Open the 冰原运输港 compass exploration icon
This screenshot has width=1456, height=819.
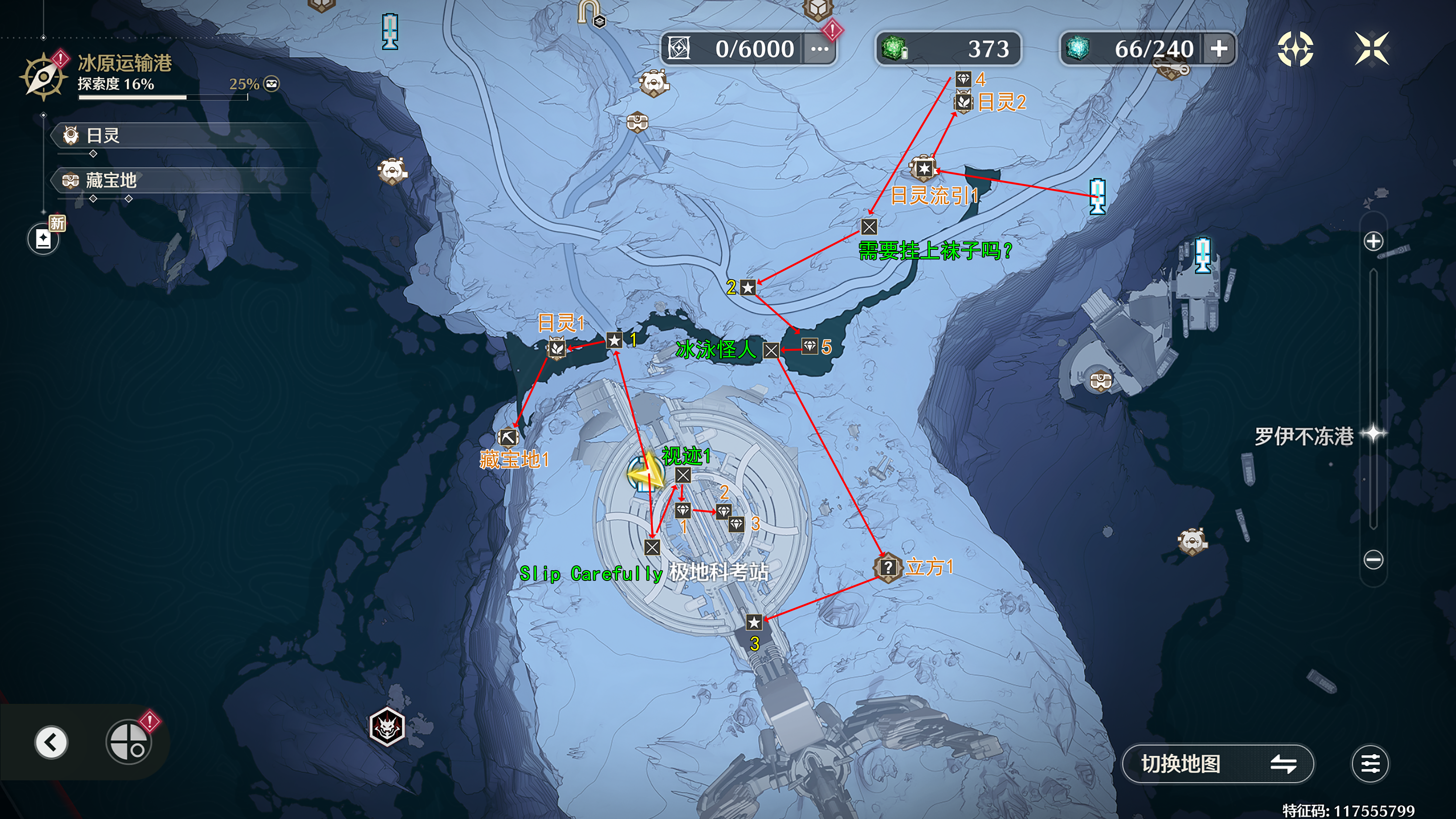coord(43,77)
